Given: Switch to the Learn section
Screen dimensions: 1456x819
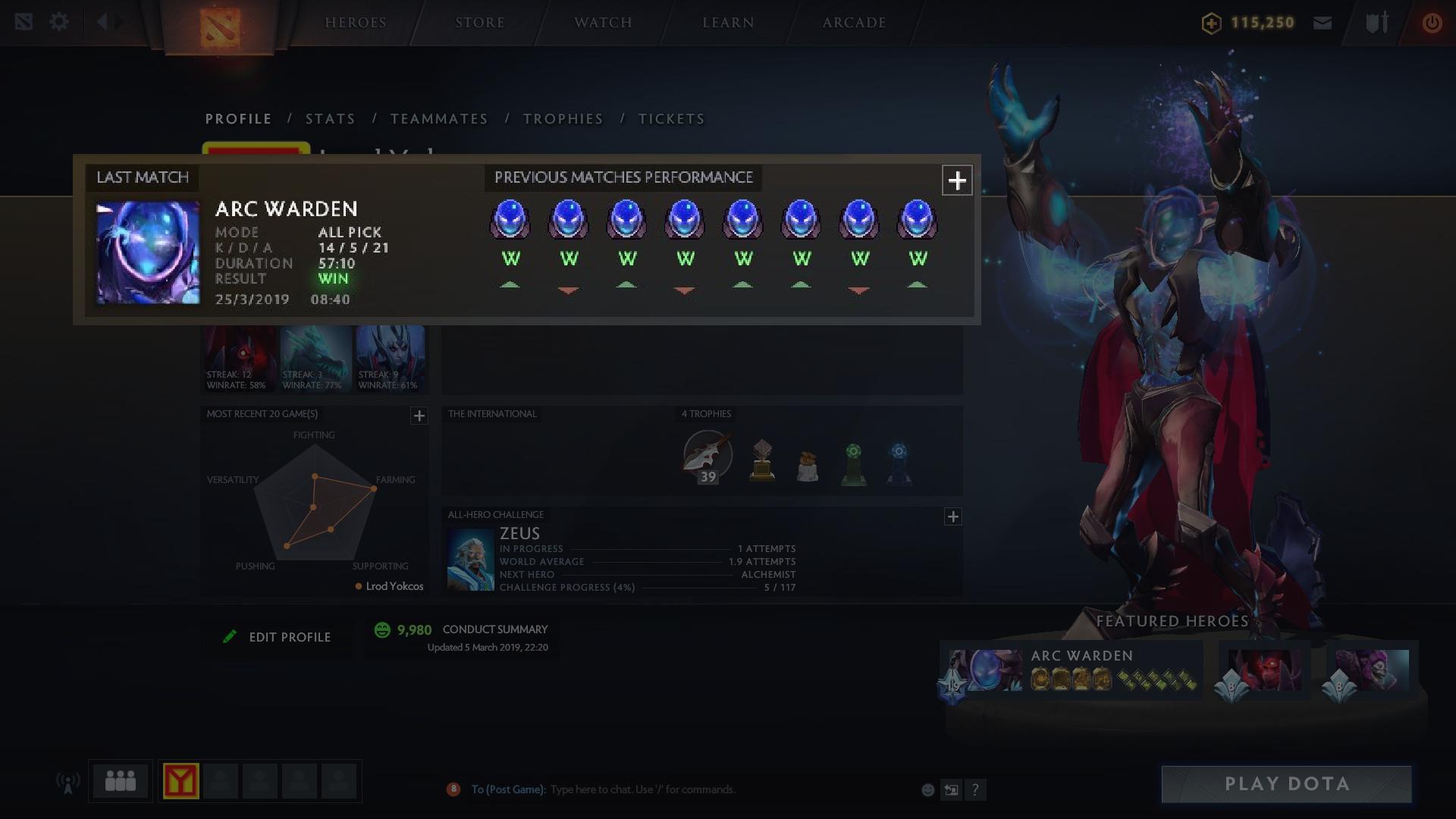Looking at the screenshot, I should pyautogui.click(x=728, y=23).
